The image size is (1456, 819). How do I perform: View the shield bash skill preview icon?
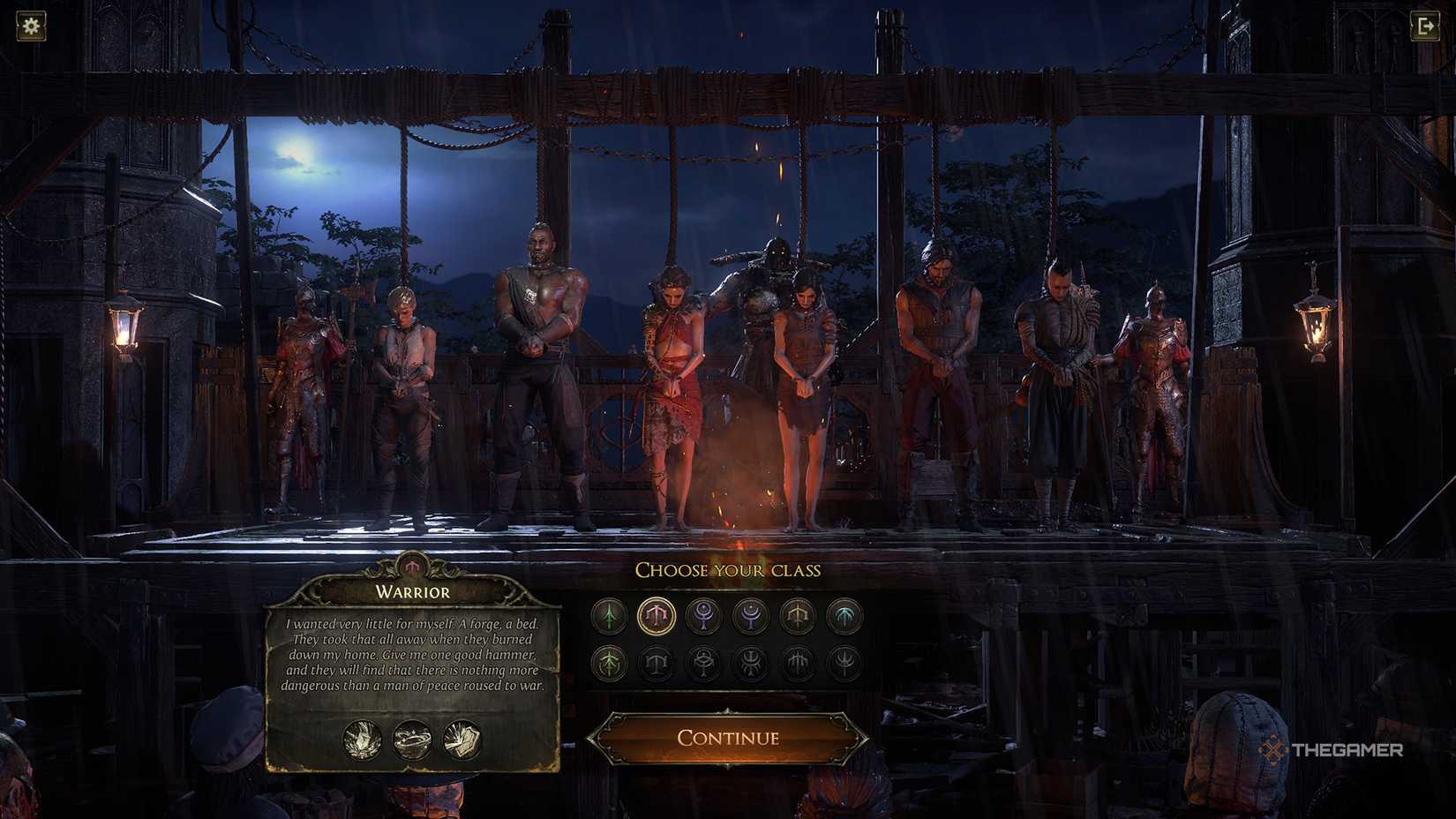point(462,739)
